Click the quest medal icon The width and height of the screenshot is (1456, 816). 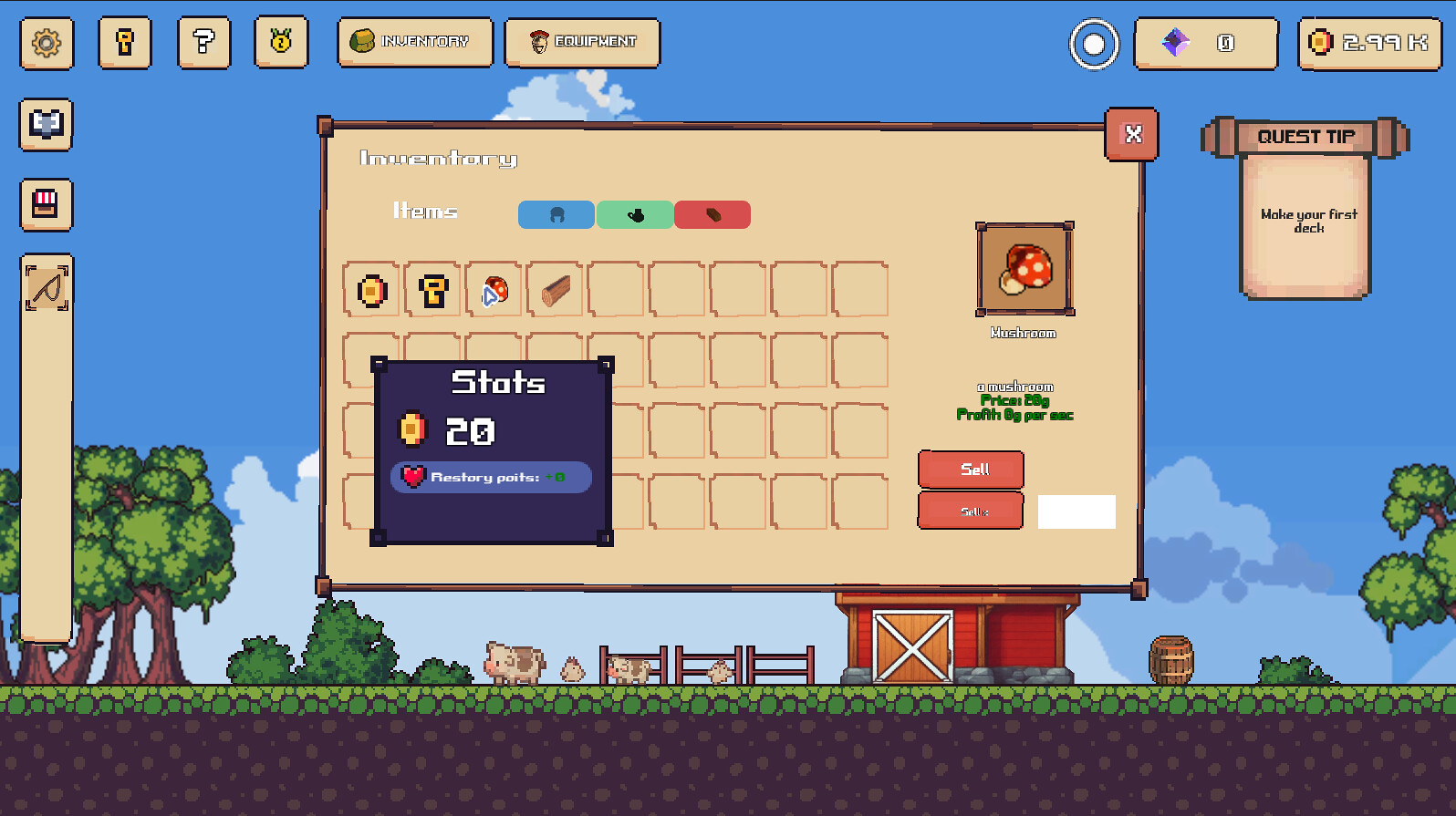(x=281, y=43)
